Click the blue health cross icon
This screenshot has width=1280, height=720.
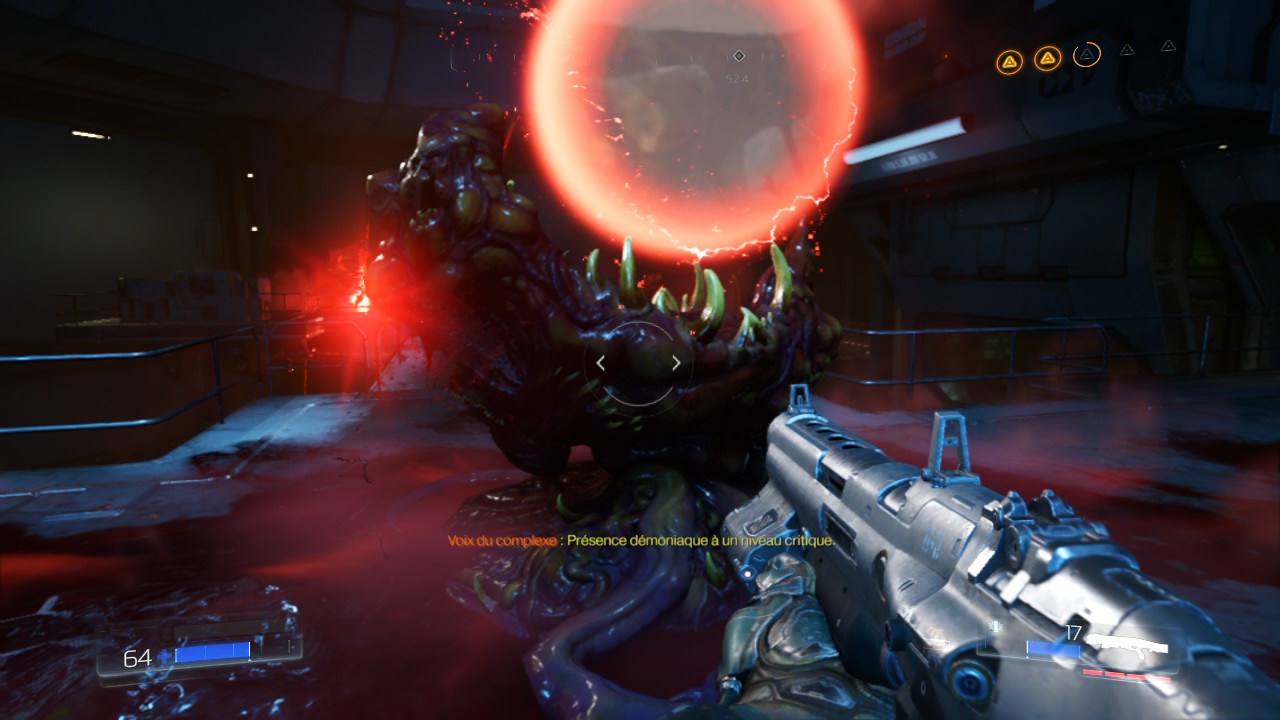pyautogui.click(x=165, y=657)
